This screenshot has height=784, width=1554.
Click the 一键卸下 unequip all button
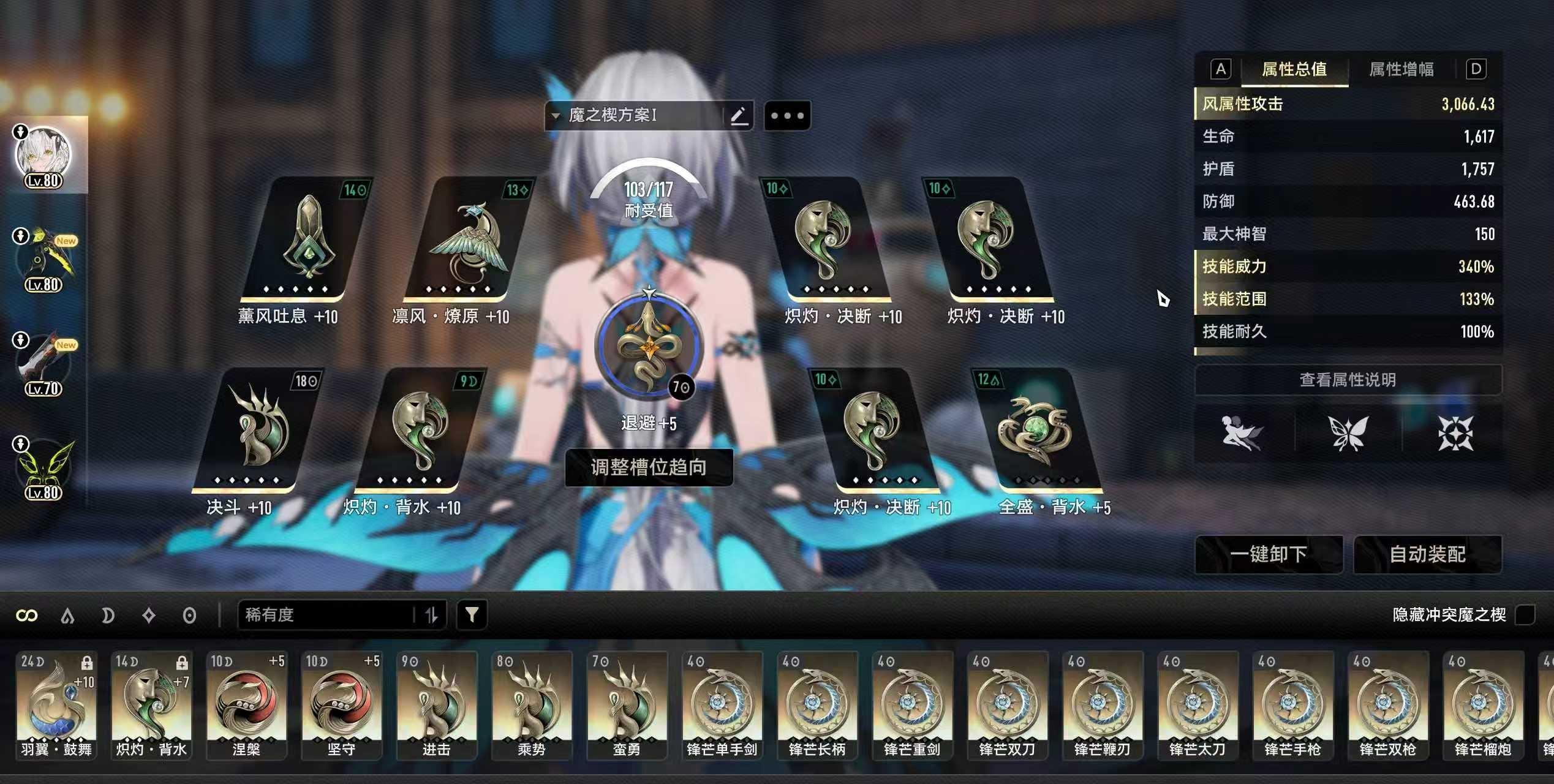click(x=1269, y=554)
